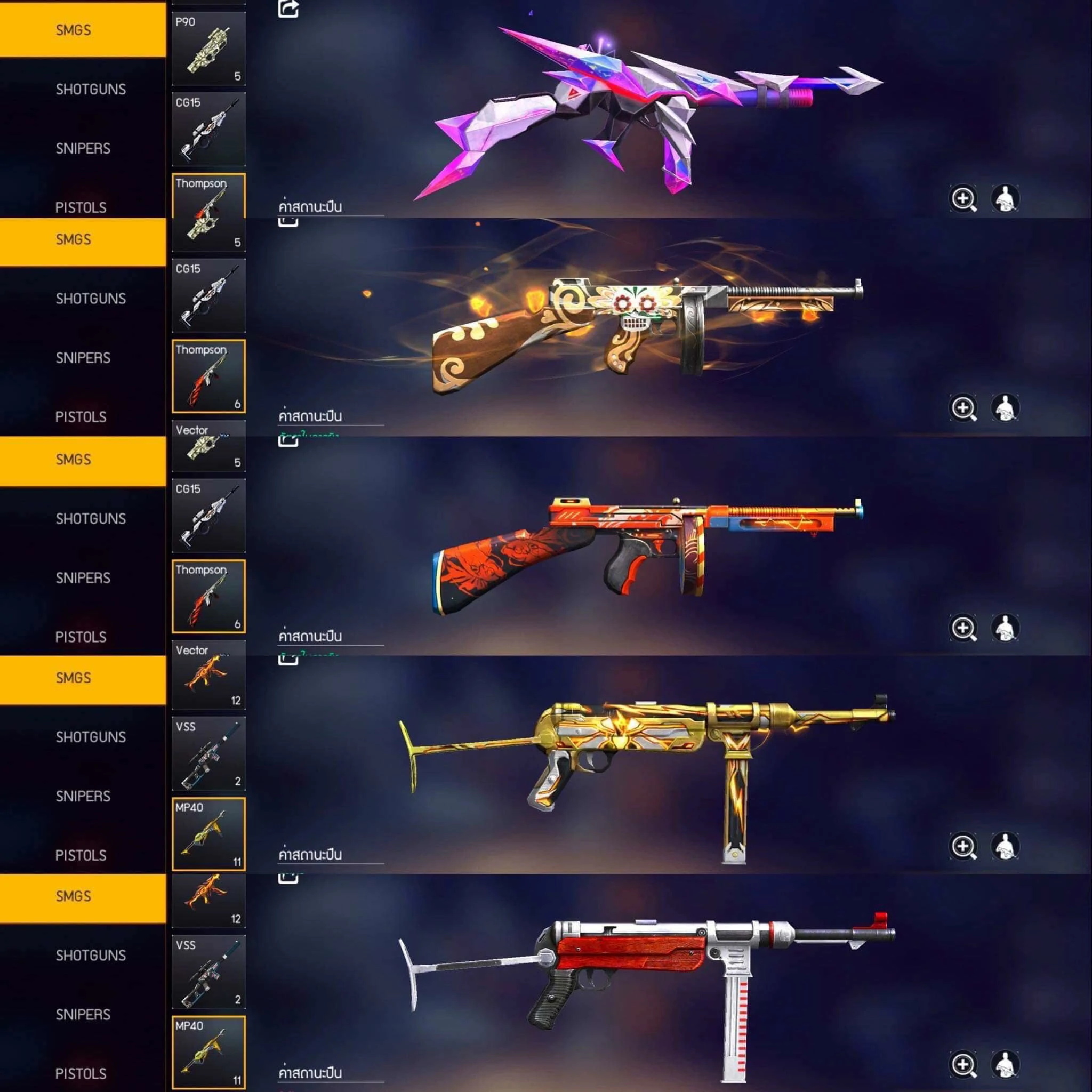Zoom in on the golden MP40 skin
This screenshot has height=1092, width=1092.
click(x=963, y=846)
